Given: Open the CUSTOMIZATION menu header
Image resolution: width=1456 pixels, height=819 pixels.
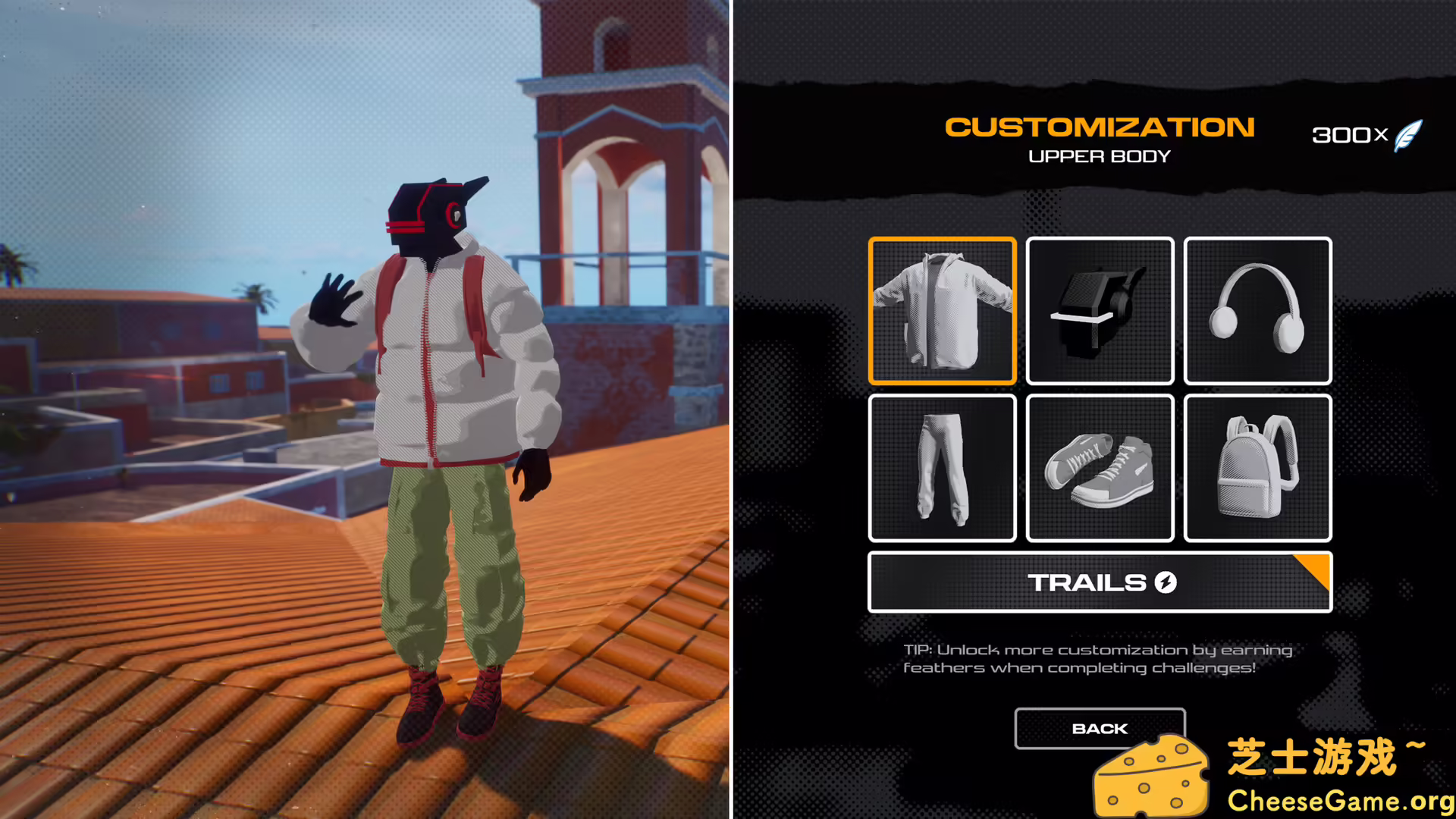Looking at the screenshot, I should pyautogui.click(x=1099, y=127).
